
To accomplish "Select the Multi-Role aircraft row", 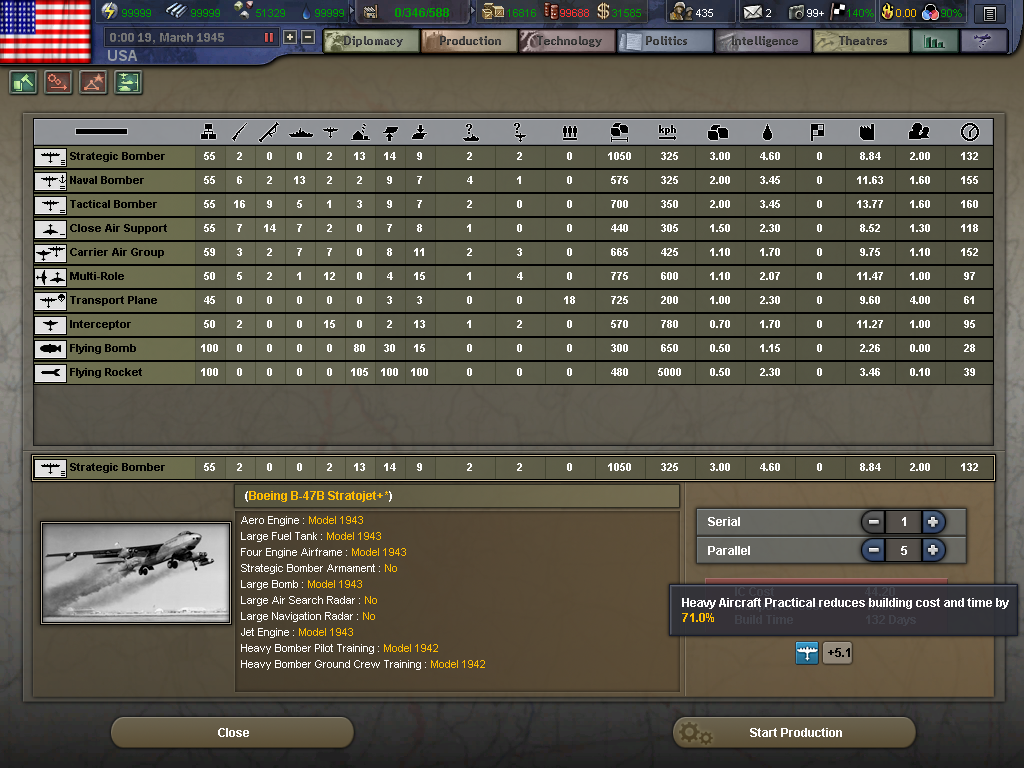I will click(x=96, y=276).
